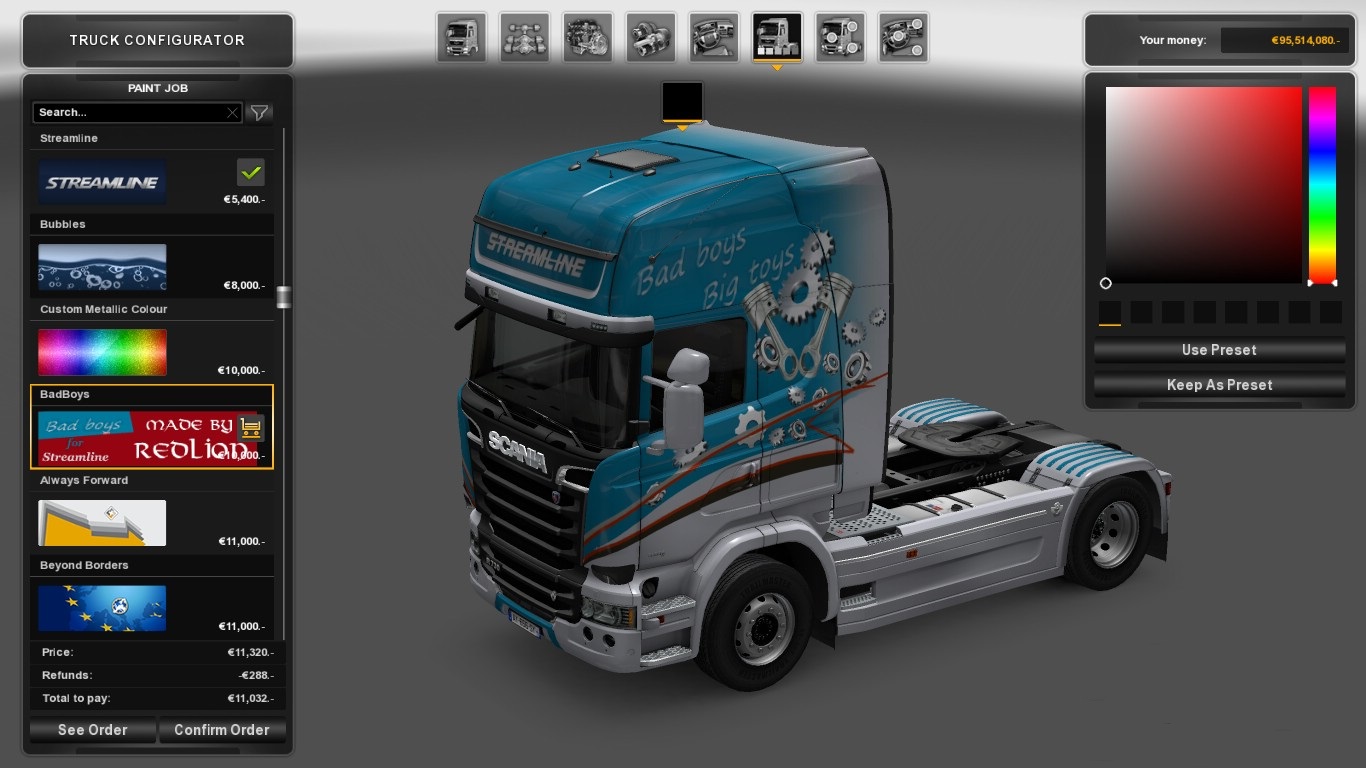Image resolution: width=1366 pixels, height=768 pixels.
Task: Click the black colour swatch above truck
Action: [x=682, y=102]
